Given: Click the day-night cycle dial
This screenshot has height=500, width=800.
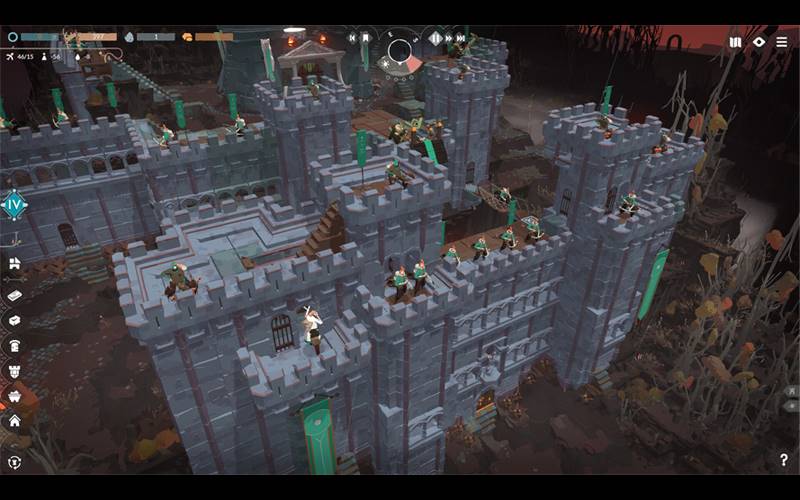Looking at the screenshot, I should 401,50.
